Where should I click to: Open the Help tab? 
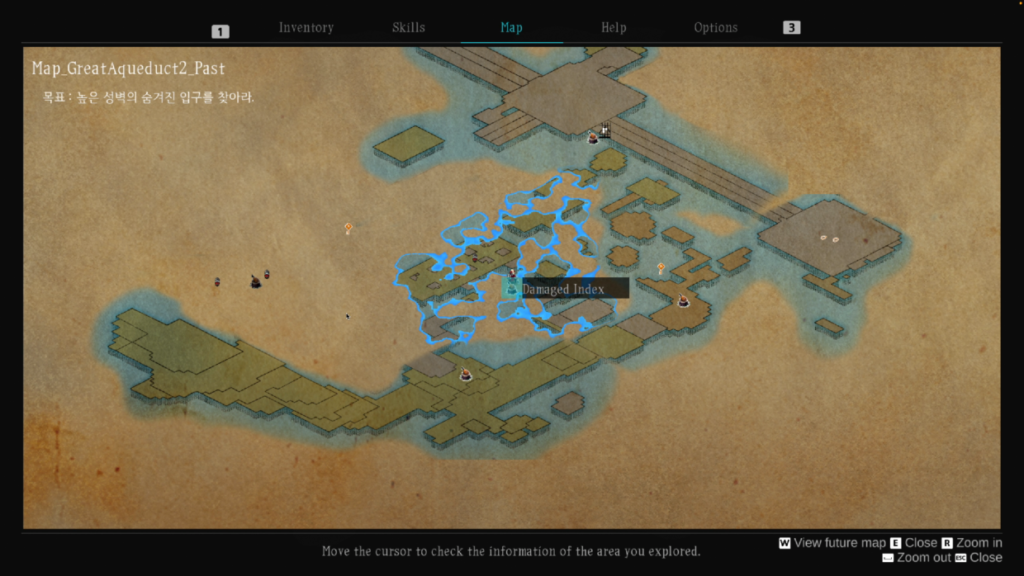coord(613,28)
